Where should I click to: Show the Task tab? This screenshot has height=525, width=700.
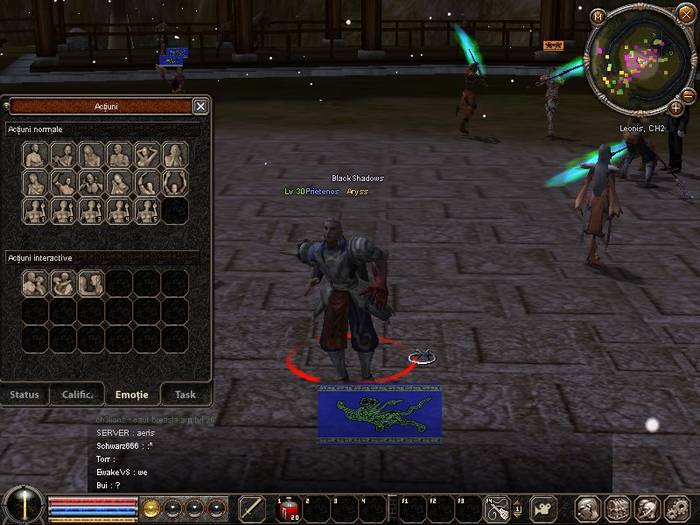click(x=185, y=395)
